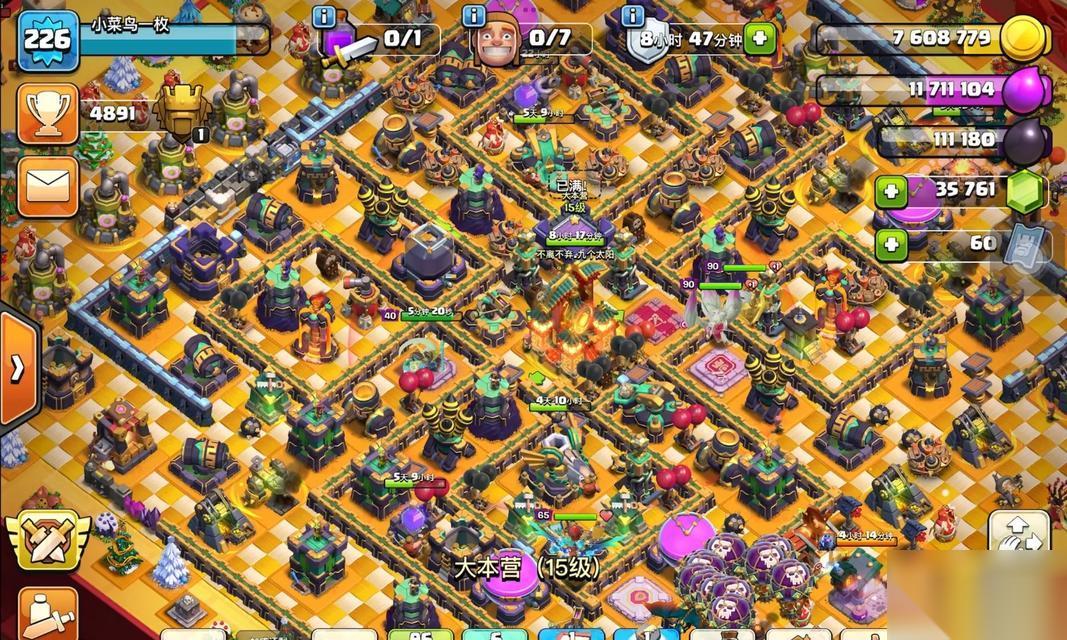
Task: Show info for the lab potion counter
Action: coord(324,16)
